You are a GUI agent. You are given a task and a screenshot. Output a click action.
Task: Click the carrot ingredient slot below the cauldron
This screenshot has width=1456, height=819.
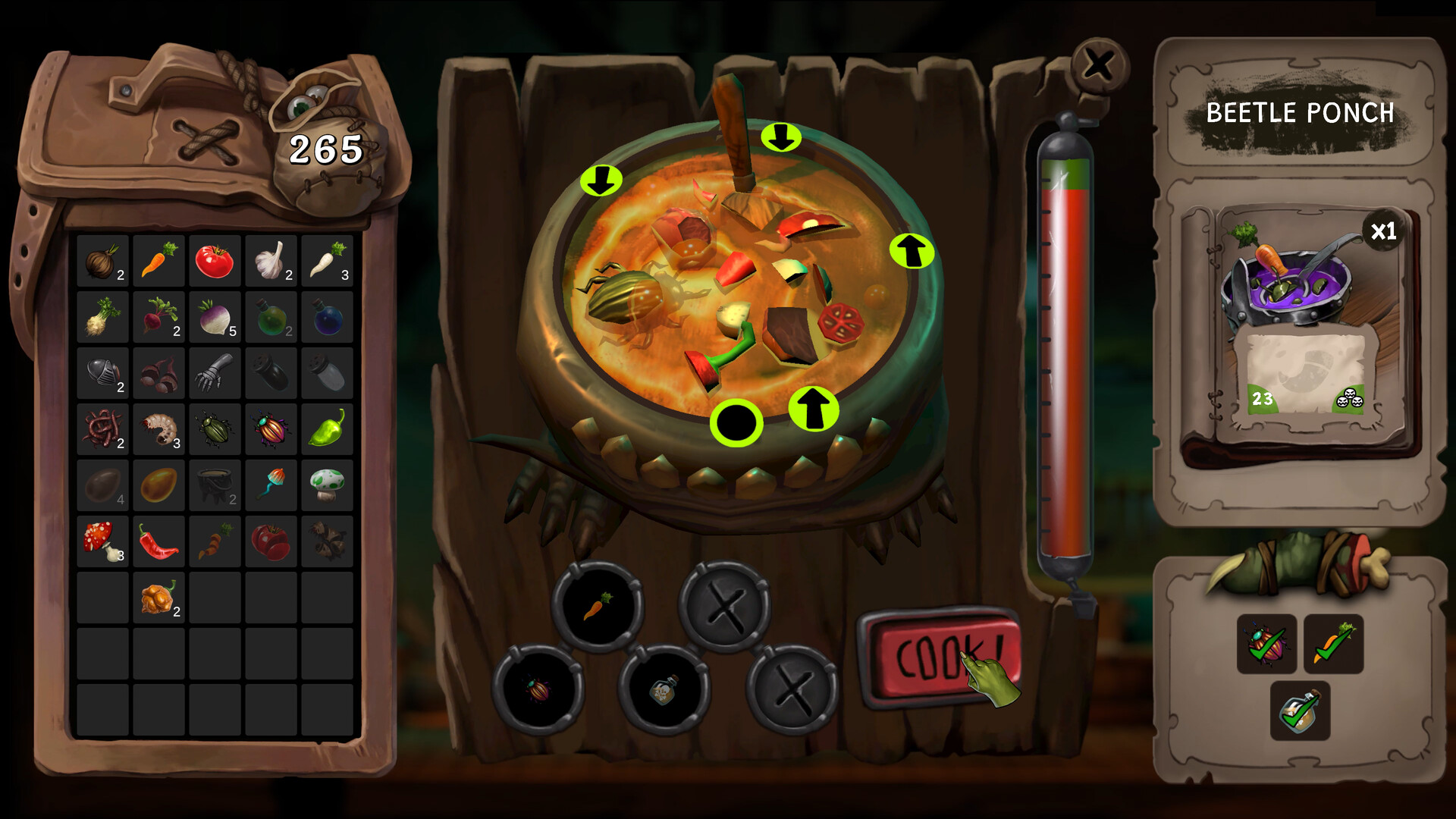599,607
